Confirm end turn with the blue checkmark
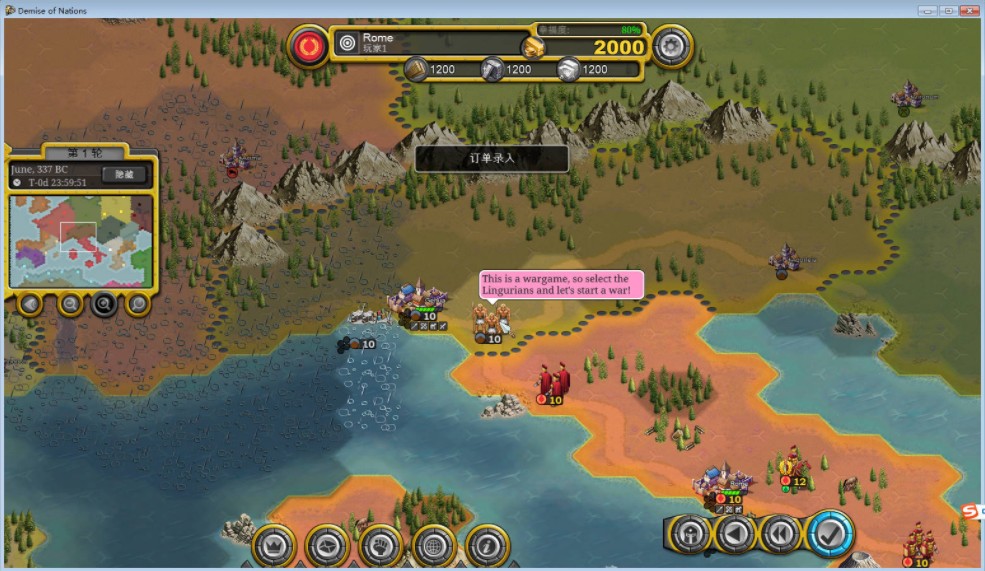Image resolution: width=985 pixels, height=571 pixels. coord(829,535)
